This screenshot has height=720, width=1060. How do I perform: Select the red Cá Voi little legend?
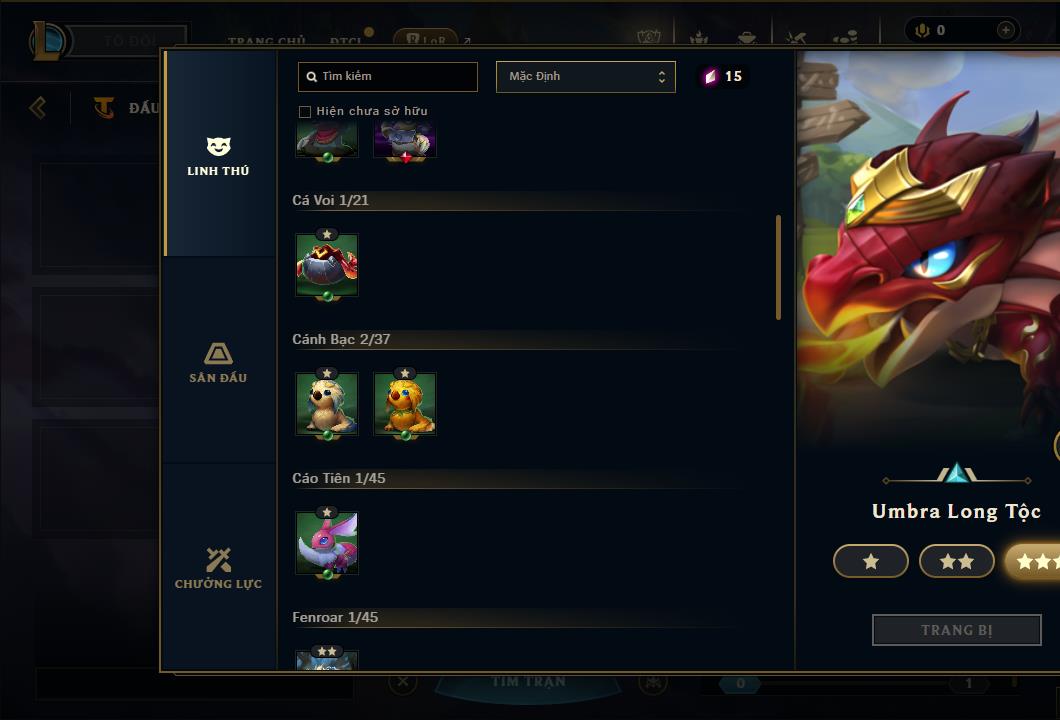(x=327, y=265)
